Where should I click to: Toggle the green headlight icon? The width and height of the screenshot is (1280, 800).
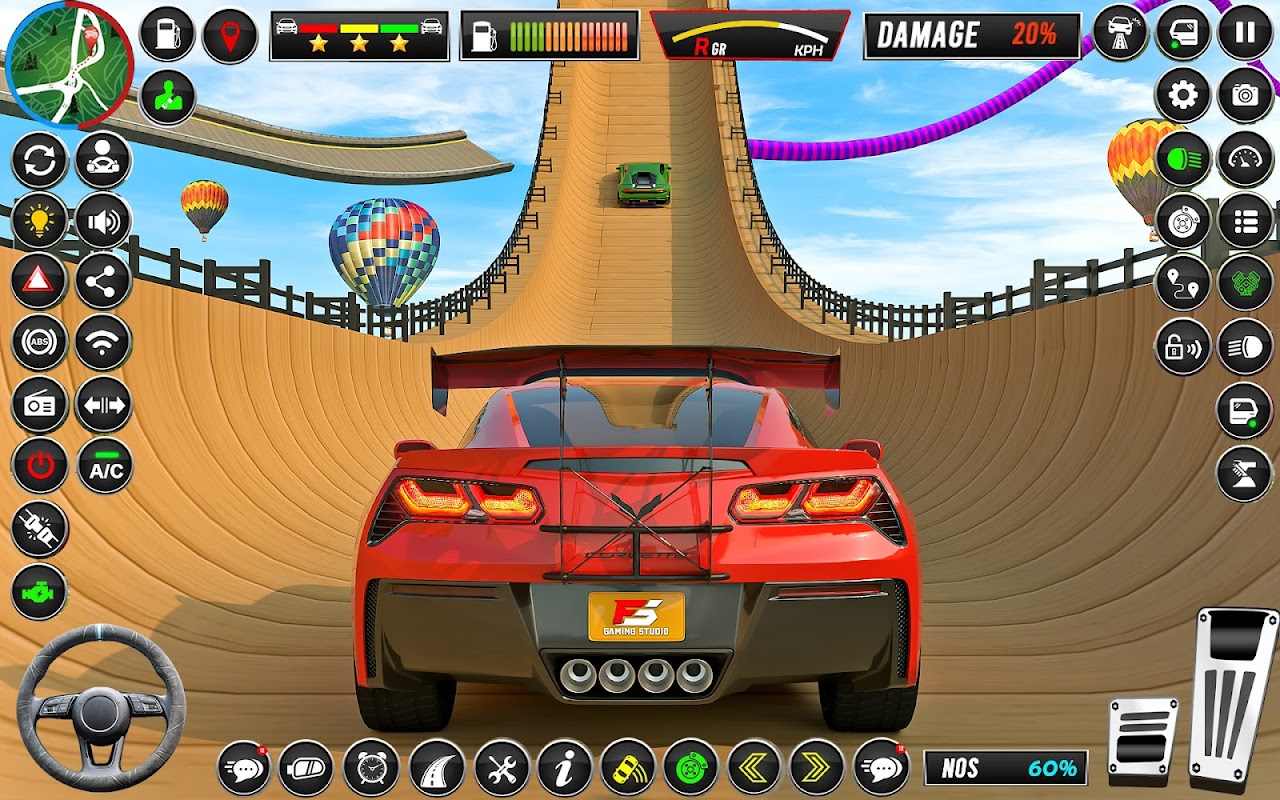pos(1183,160)
